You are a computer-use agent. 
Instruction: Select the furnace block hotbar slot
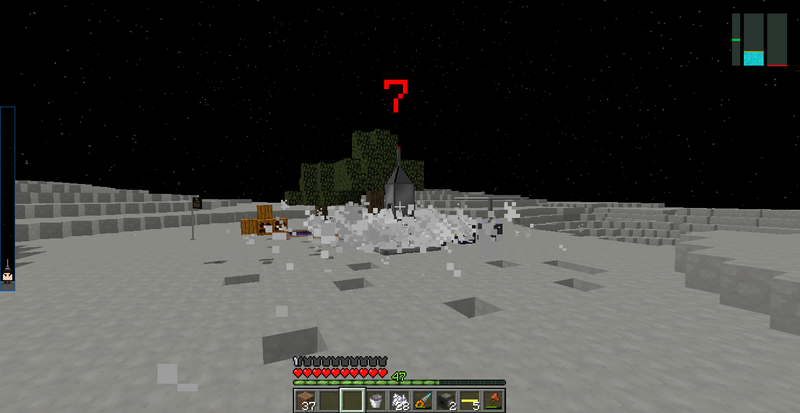click(445, 401)
